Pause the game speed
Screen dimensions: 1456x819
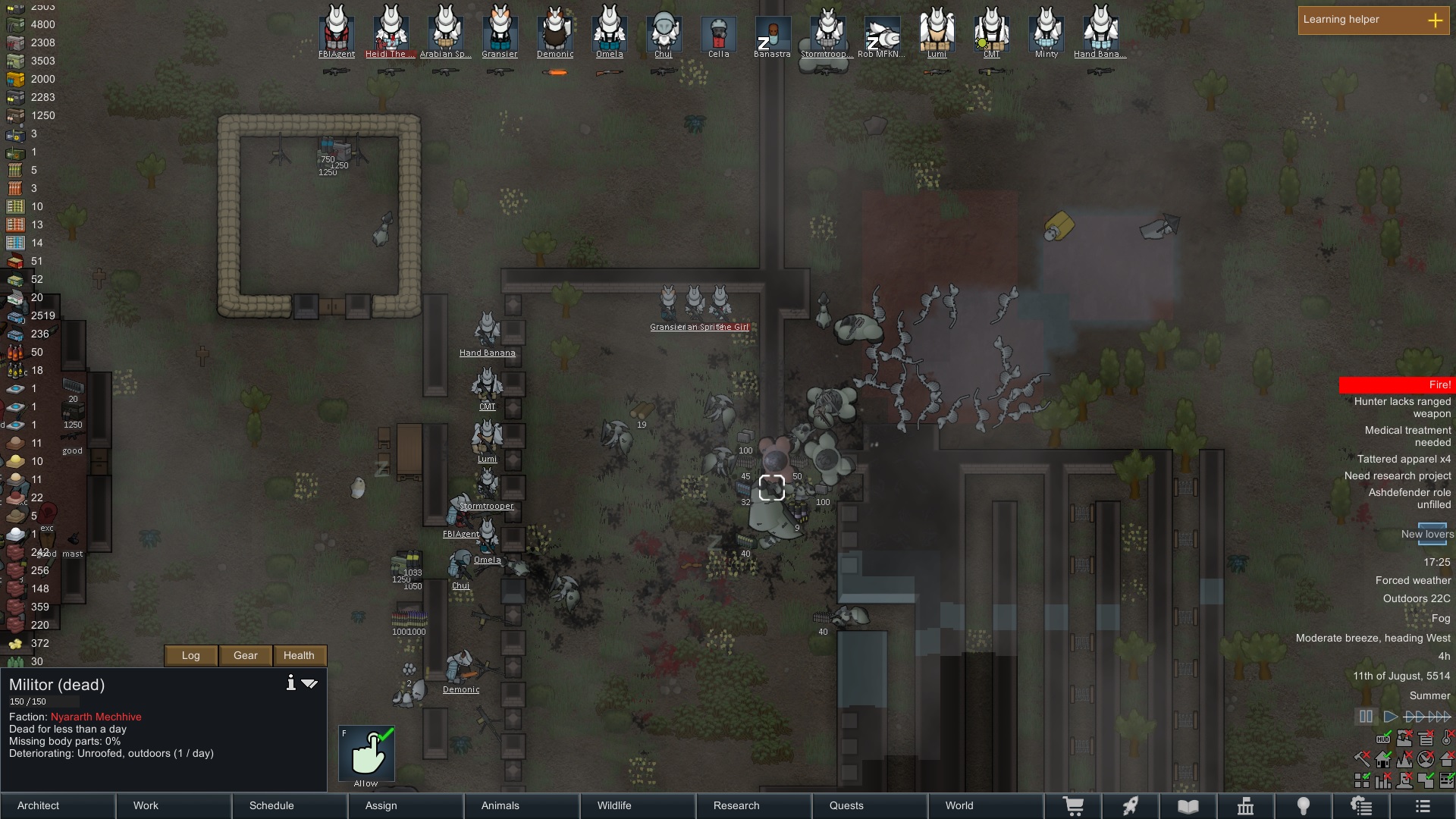(1366, 717)
